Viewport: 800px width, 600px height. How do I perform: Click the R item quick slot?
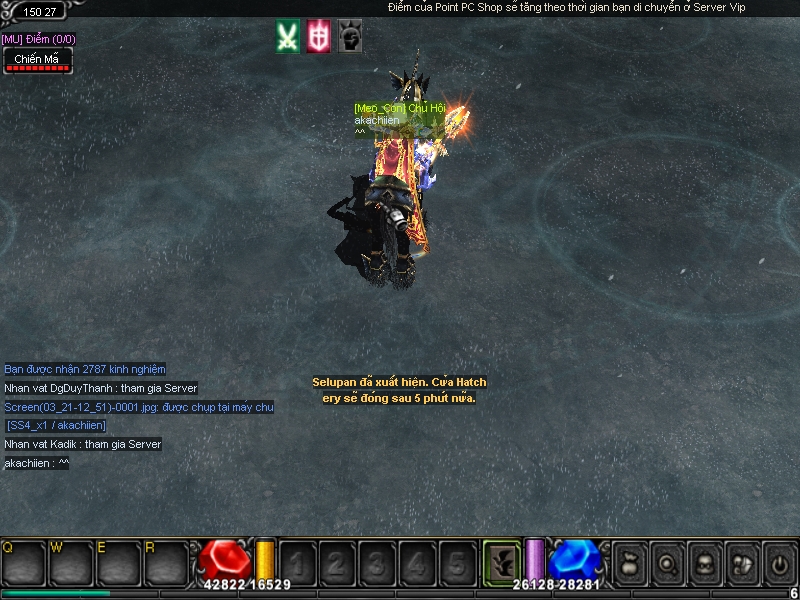coord(166,563)
